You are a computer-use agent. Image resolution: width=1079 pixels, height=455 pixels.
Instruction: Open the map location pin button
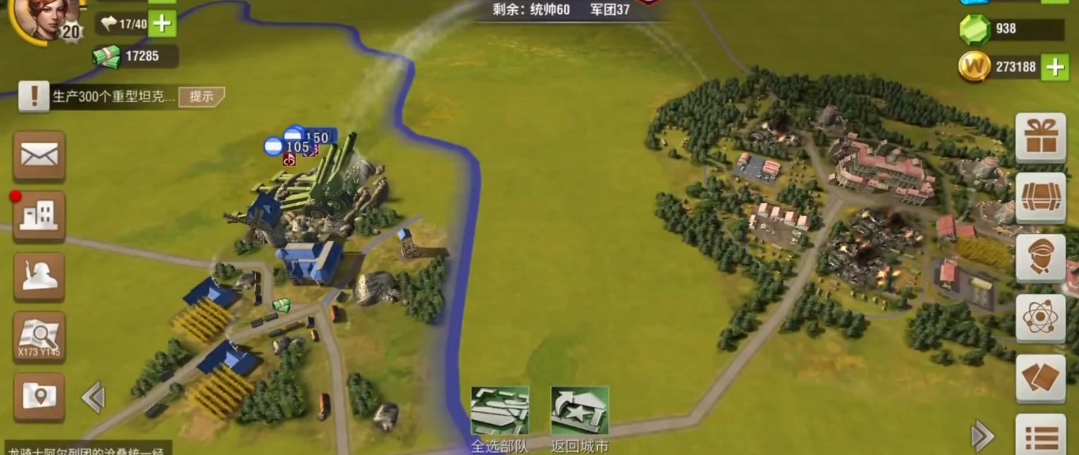pos(39,396)
